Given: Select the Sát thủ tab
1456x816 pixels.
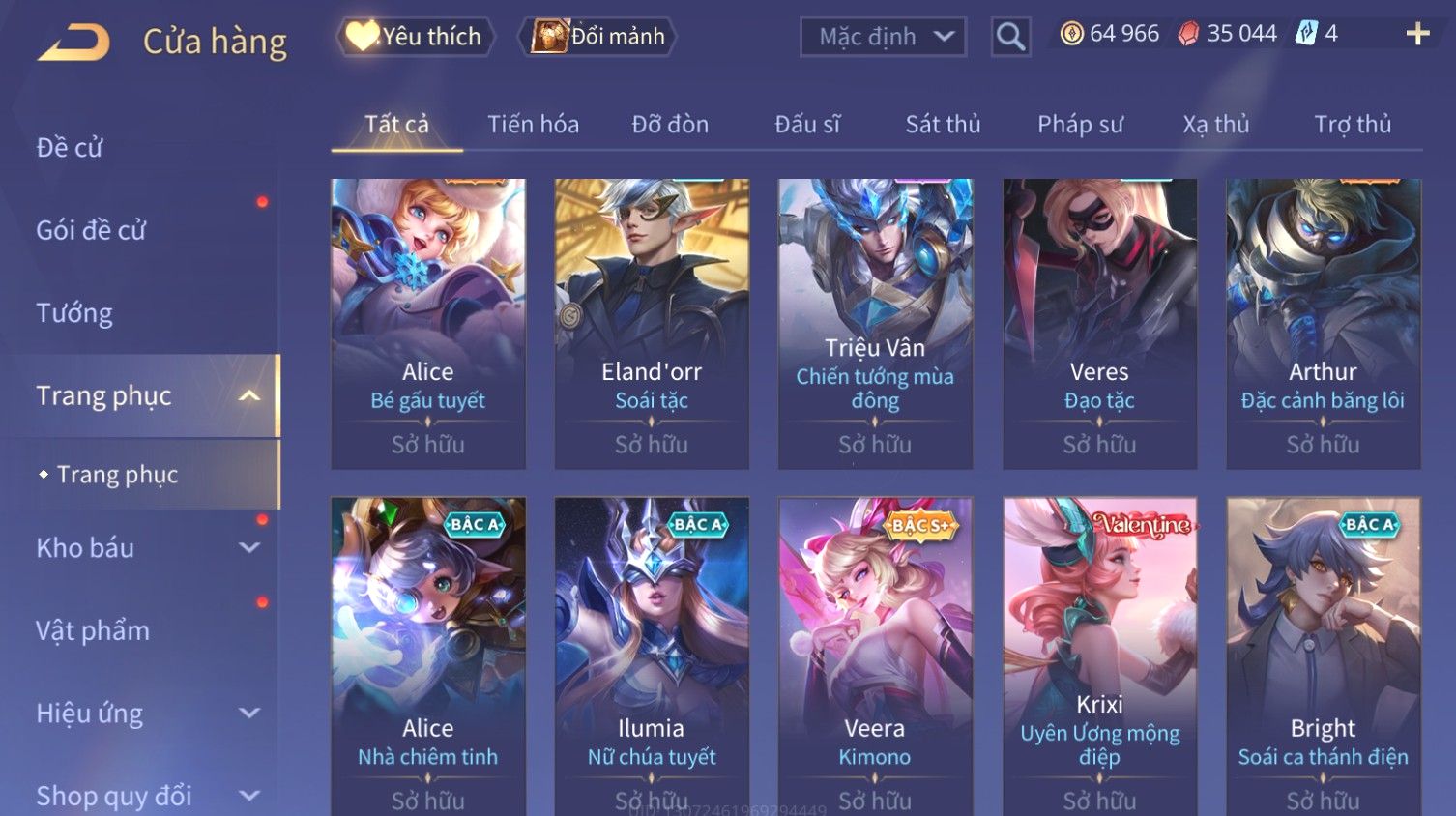Looking at the screenshot, I should [943, 125].
